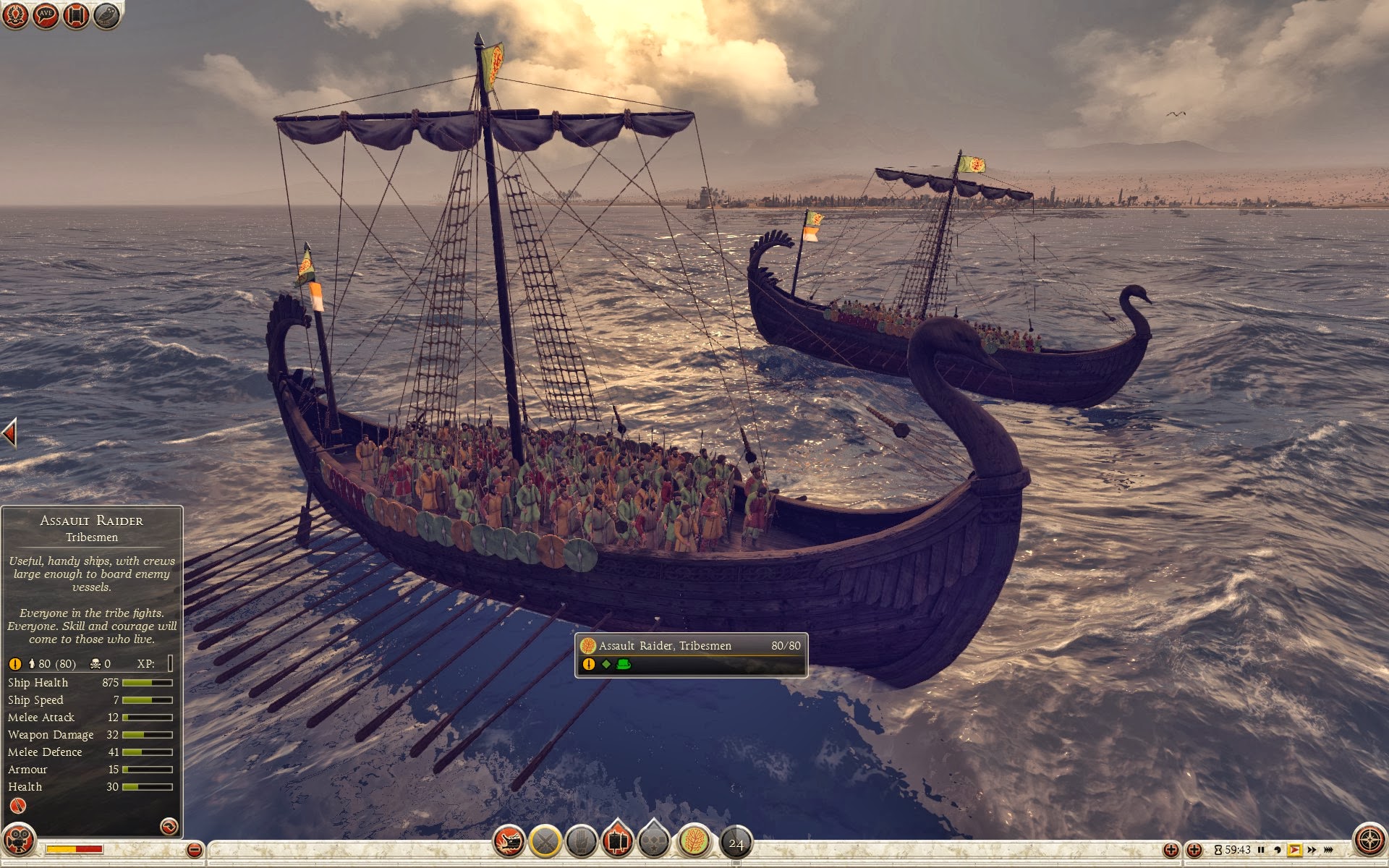Pause the battle
The width and height of the screenshot is (1389, 868).
(1261, 850)
